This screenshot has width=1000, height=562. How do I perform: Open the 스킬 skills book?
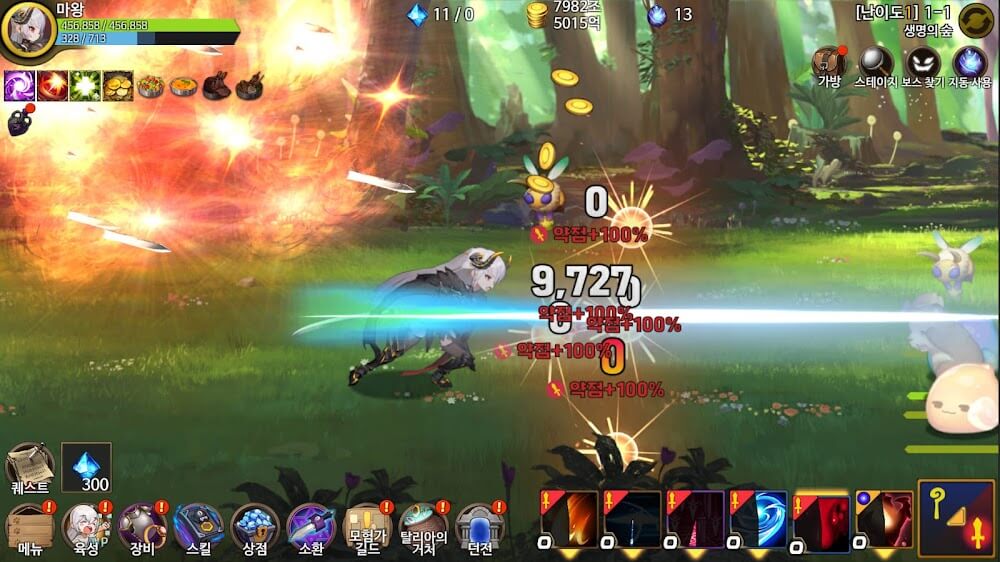(198, 529)
